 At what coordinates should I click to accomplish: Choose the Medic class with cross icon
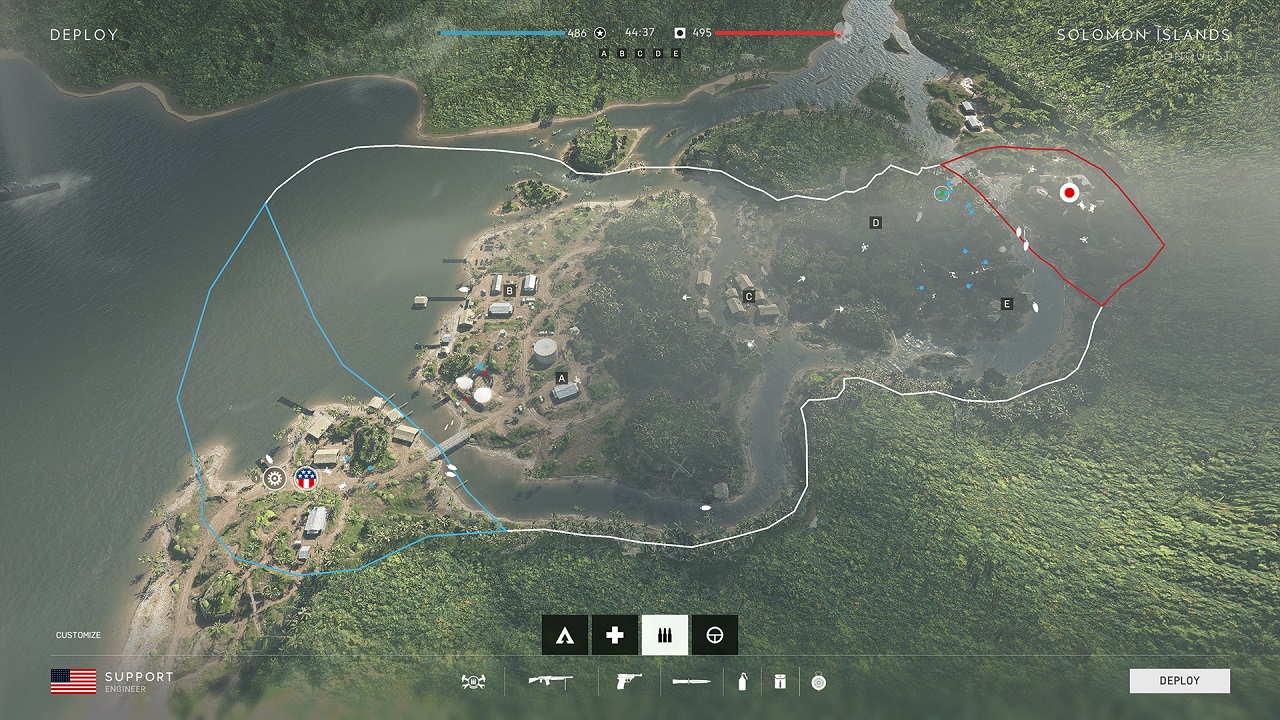tap(615, 635)
